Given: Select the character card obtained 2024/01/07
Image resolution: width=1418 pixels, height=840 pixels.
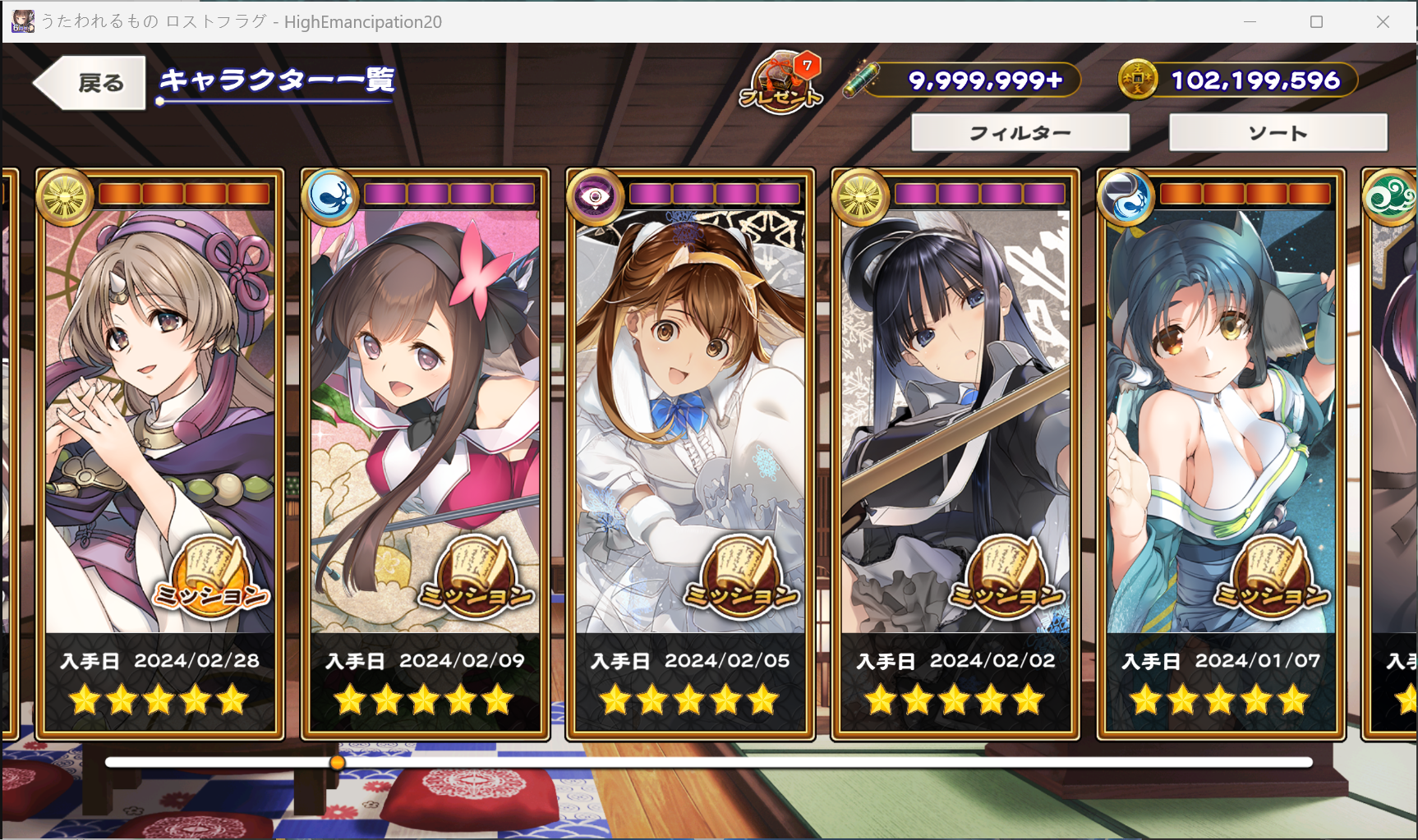Looking at the screenshot, I should pyautogui.click(x=1221, y=394).
